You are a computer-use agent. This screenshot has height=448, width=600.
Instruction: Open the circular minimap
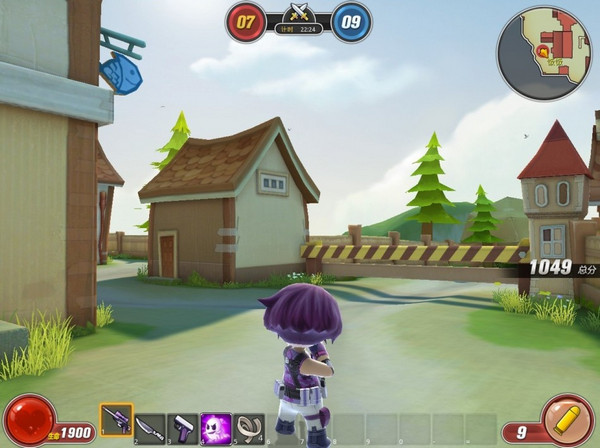pos(545,53)
